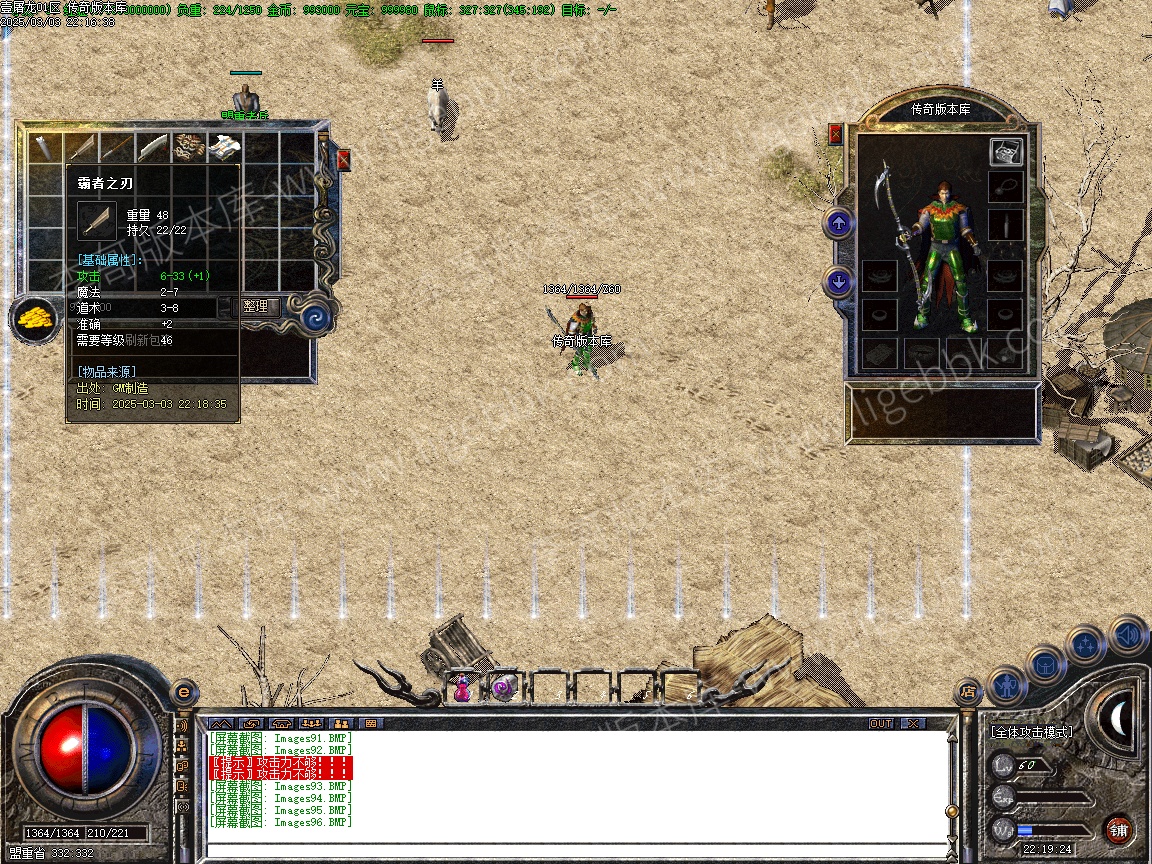1152x864 pixels.
Task: Close the character equipment window
Action: click(x=836, y=134)
